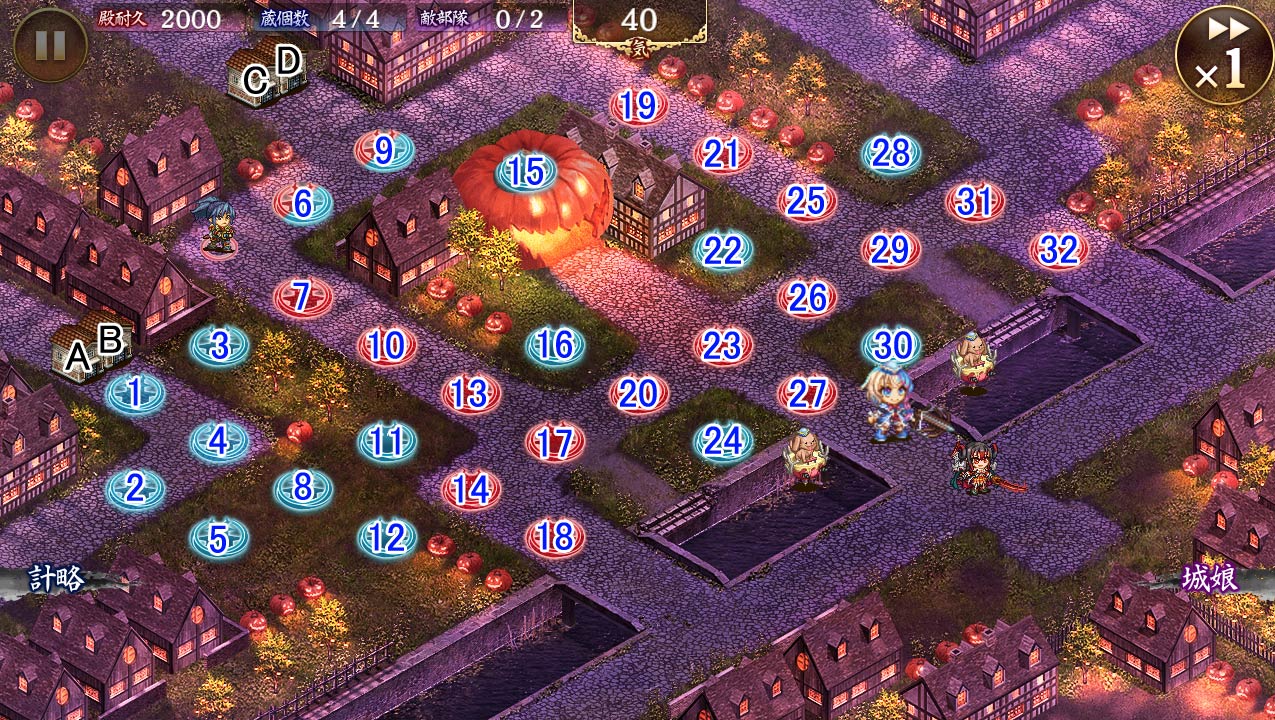The image size is (1275, 720).
Task: Select red placement tile 7
Action: click(302, 297)
